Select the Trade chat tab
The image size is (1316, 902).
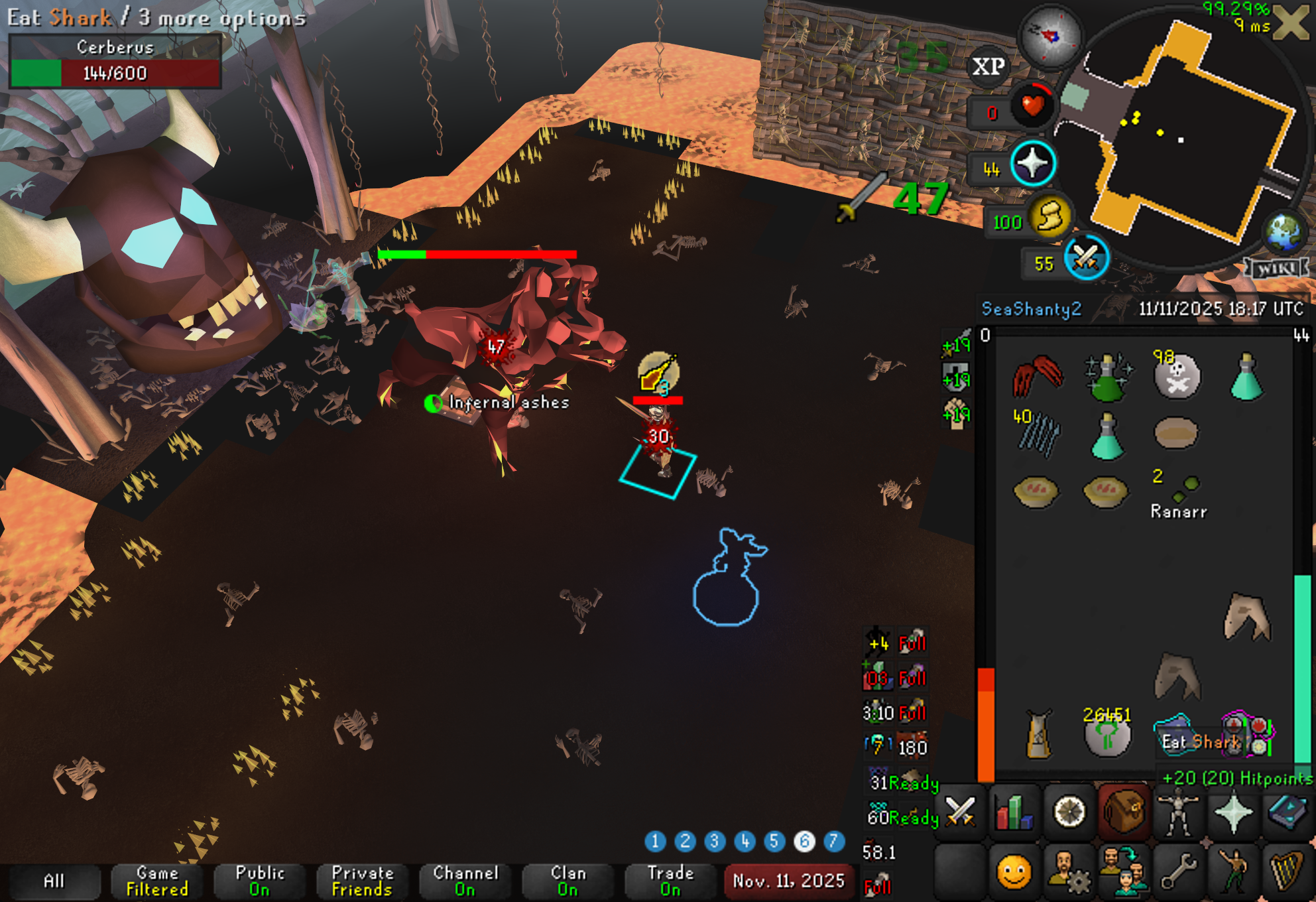tap(670, 881)
